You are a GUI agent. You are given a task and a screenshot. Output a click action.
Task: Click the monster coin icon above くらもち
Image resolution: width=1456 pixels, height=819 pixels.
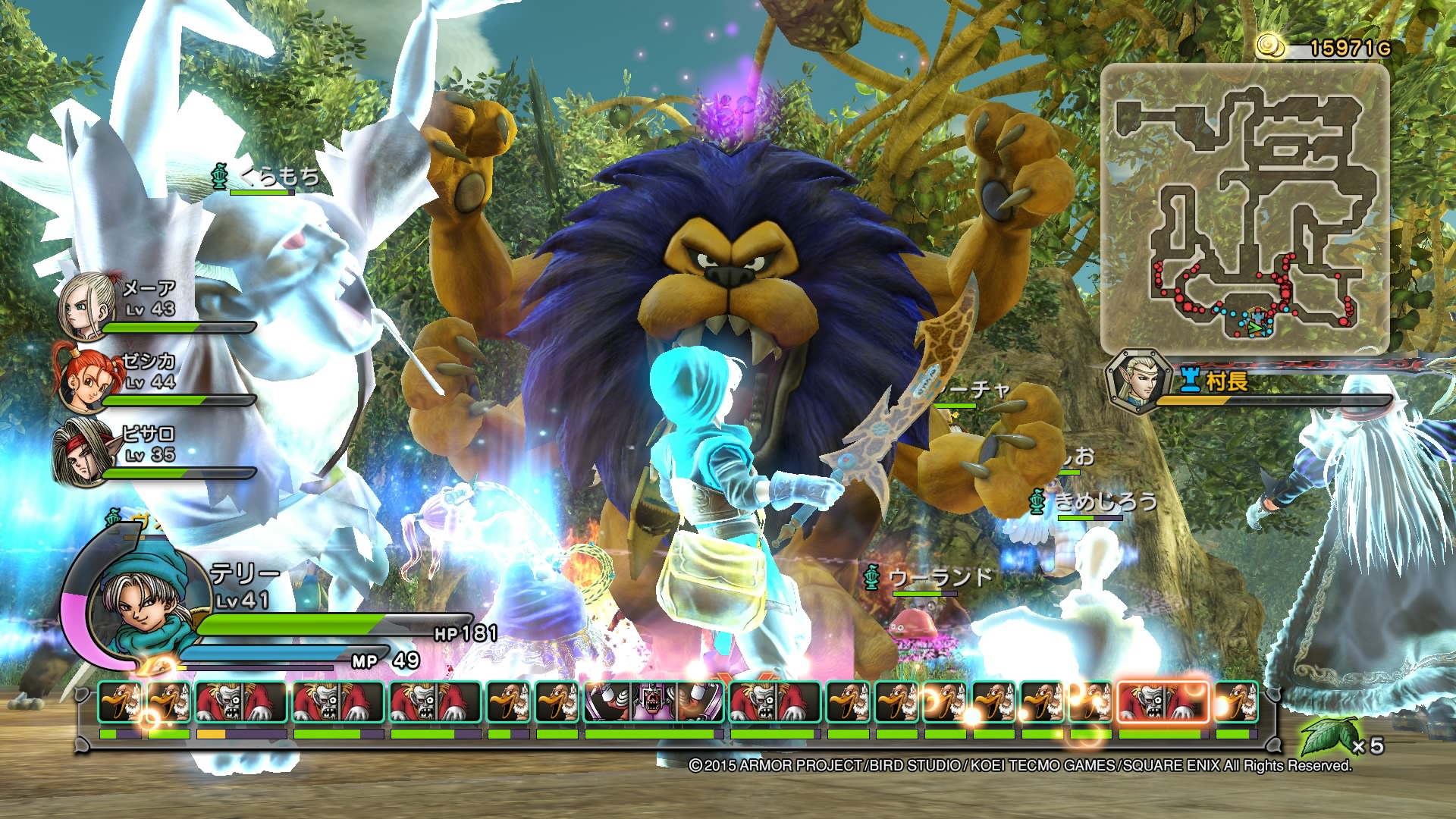(x=220, y=174)
